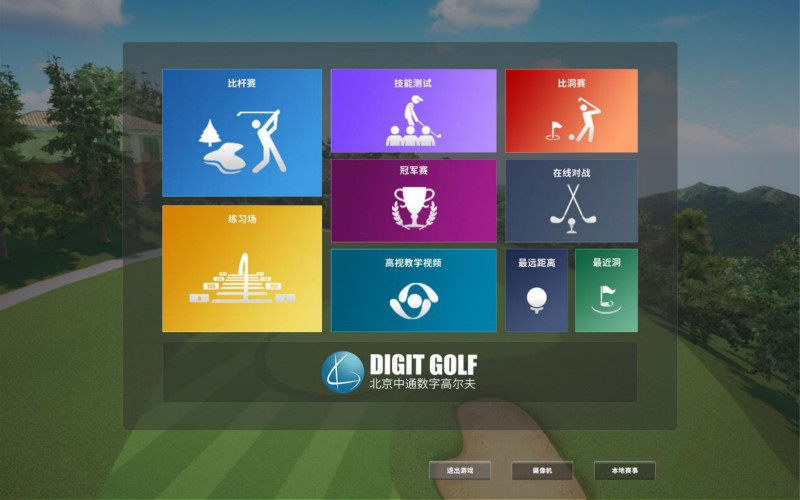The image size is (800, 500).
Task: Open 本地赛事 local tournaments
Action: (624, 470)
